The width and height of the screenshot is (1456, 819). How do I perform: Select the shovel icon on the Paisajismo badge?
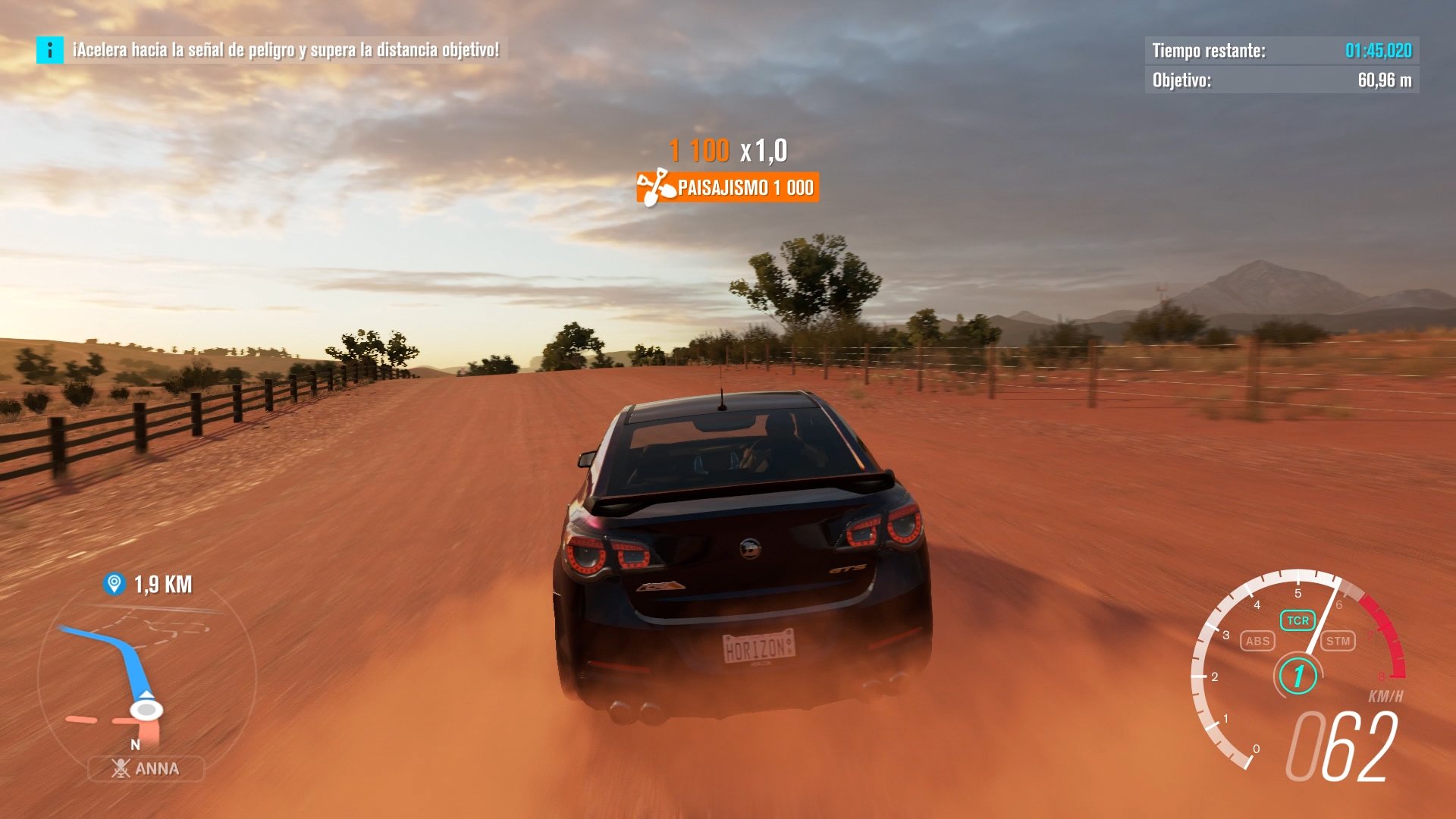pos(657,188)
